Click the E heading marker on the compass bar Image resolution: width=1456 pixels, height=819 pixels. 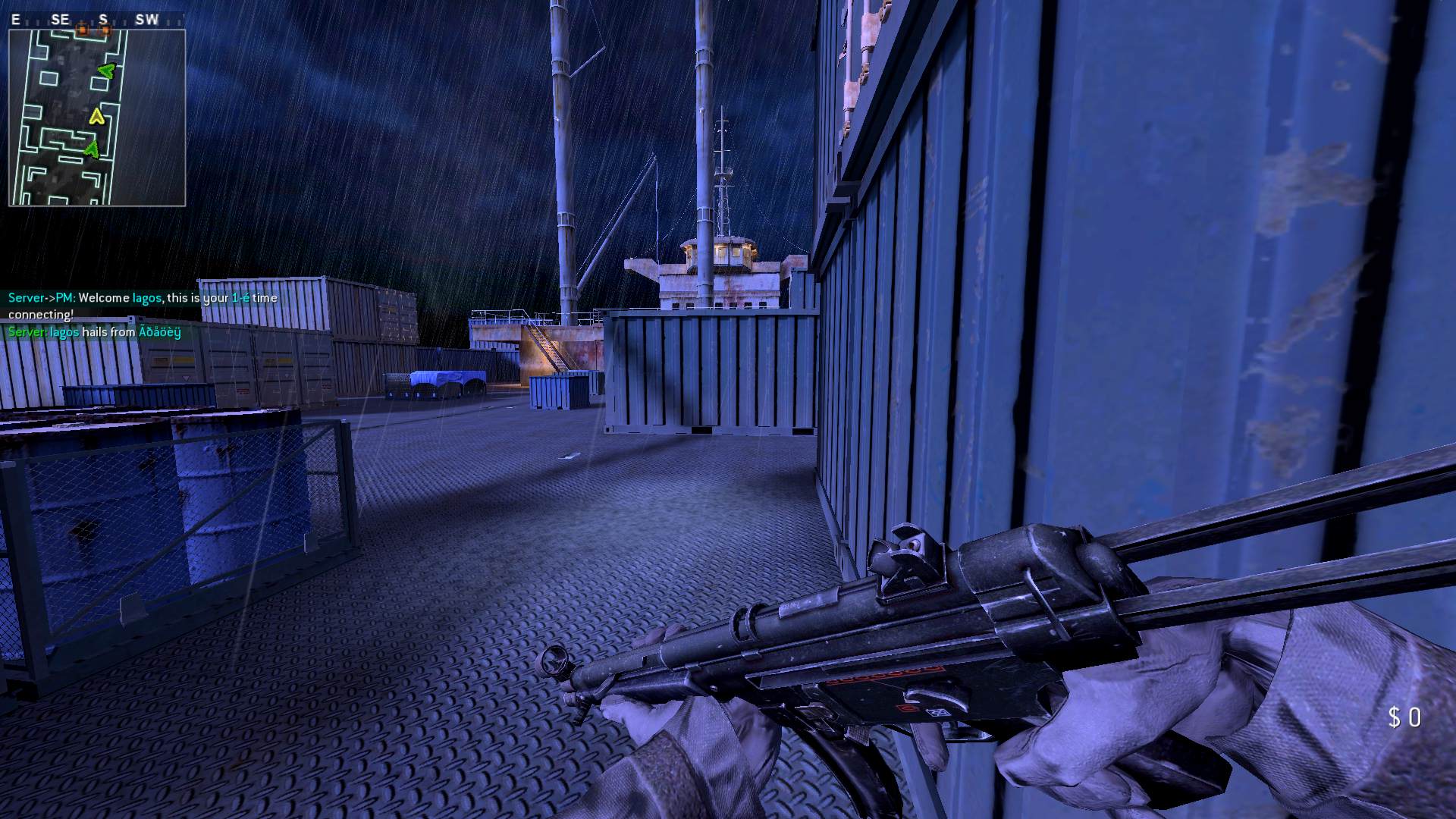[16, 19]
